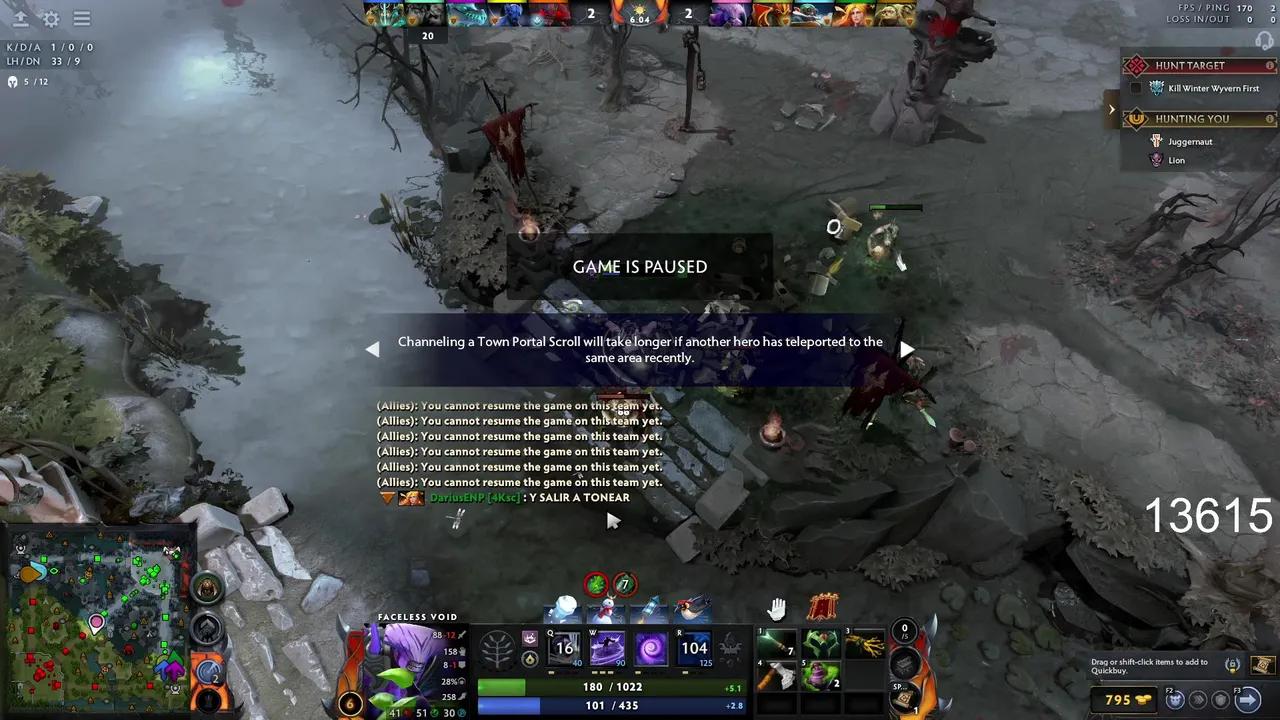Open Faceless Void's talent tree
Screen dimensions: 1280x720
click(x=499, y=648)
